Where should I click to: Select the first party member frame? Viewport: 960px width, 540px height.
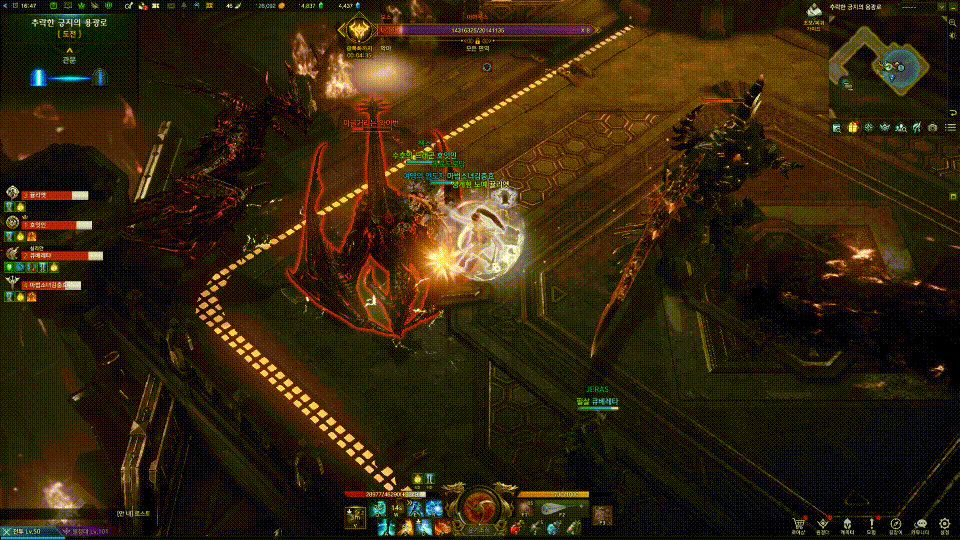click(50, 196)
